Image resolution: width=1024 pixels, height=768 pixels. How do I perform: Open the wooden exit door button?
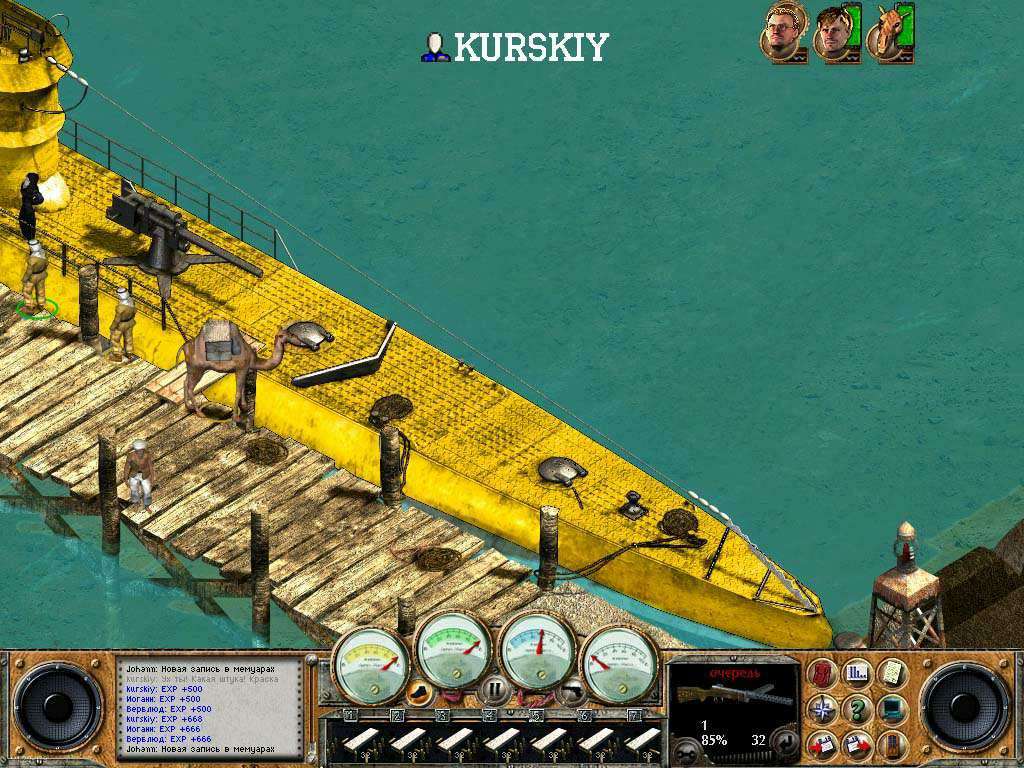click(x=891, y=744)
